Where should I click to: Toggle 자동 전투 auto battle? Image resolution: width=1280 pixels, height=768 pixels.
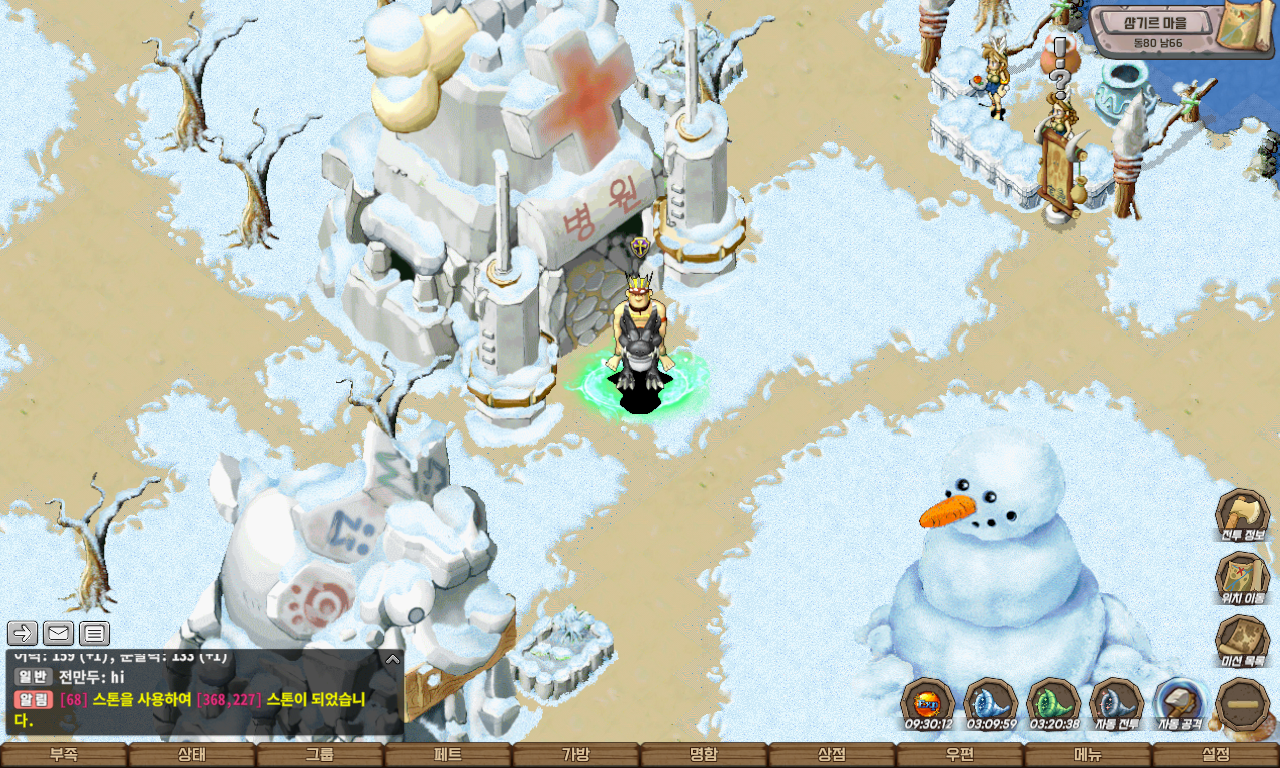pyautogui.click(x=1116, y=703)
